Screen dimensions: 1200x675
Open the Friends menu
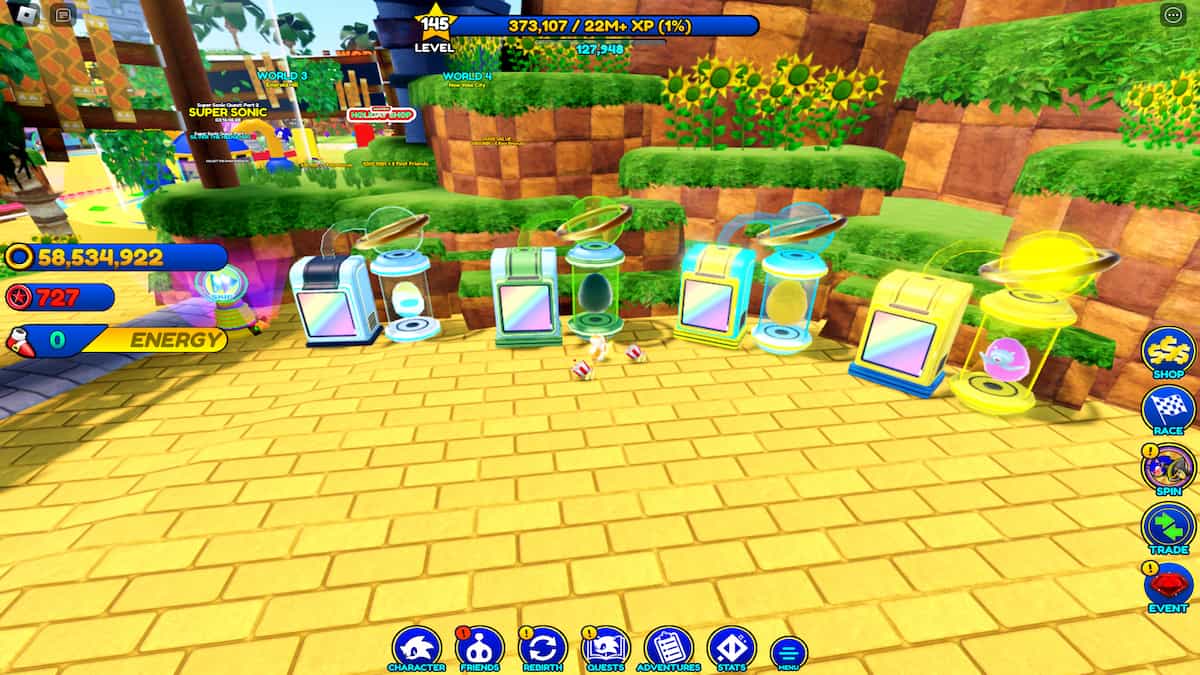tap(479, 646)
